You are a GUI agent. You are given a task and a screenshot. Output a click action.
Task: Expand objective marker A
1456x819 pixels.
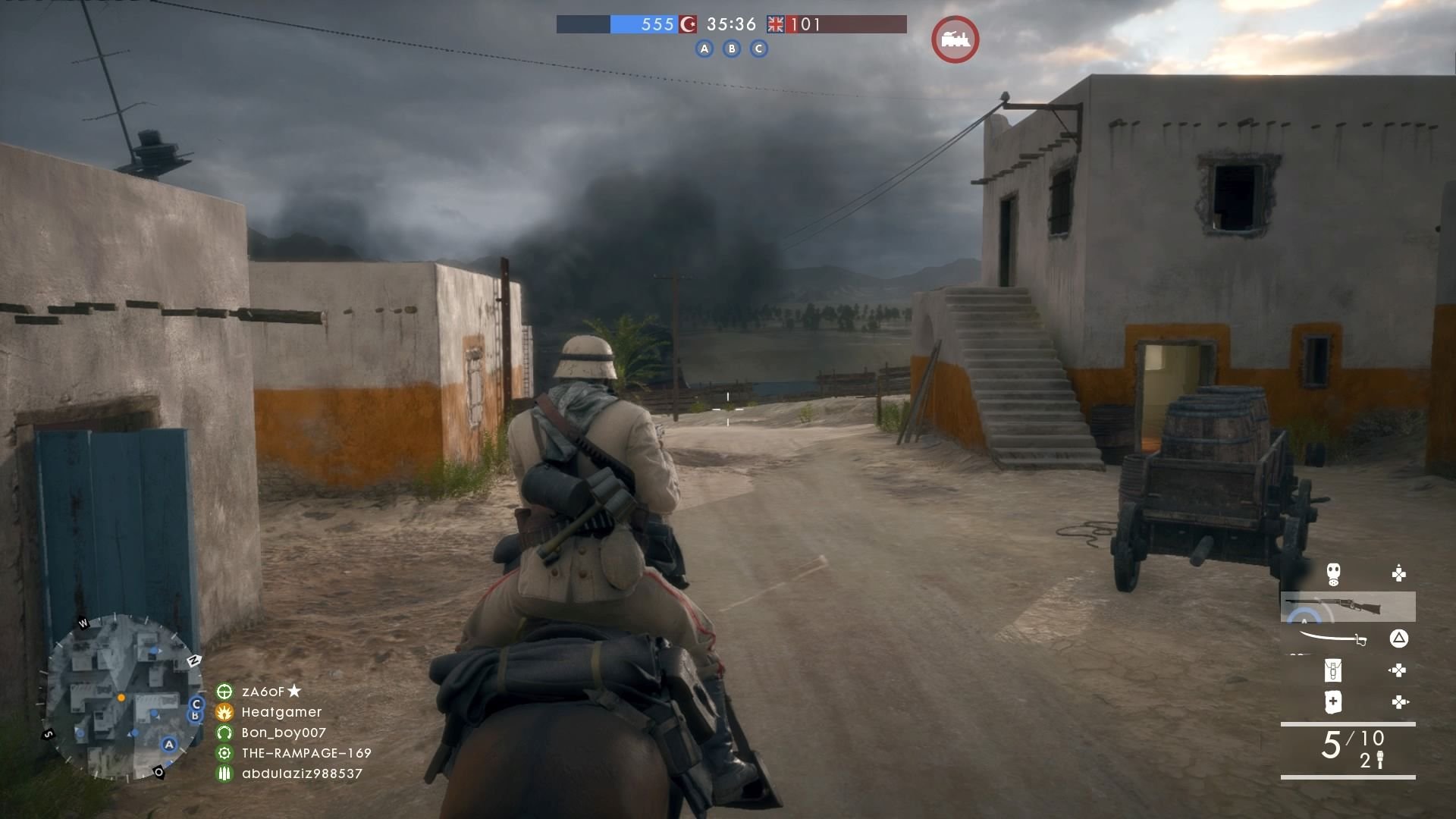704,48
